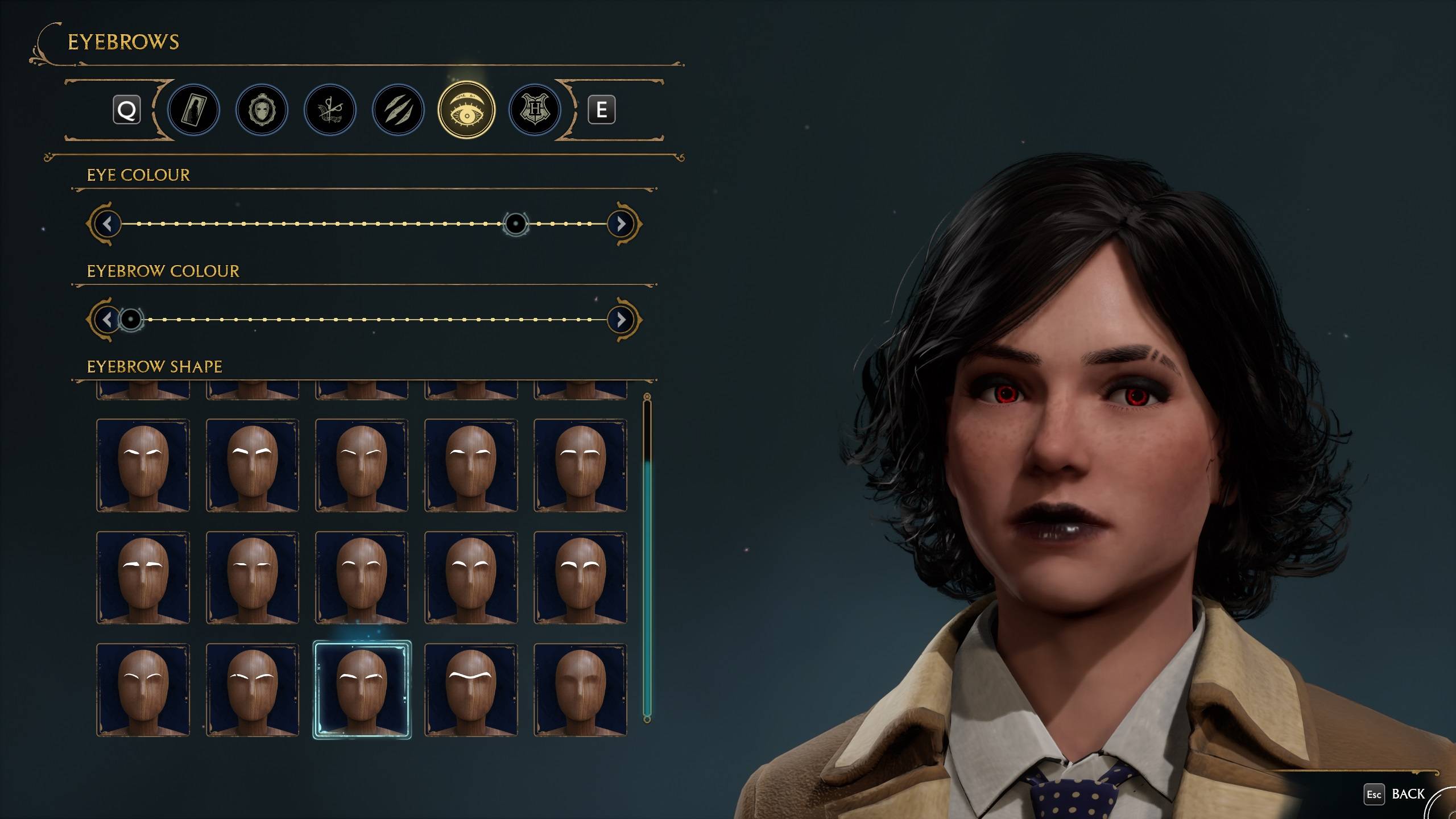Click the E key icon to cycle sections forward

pos(603,110)
